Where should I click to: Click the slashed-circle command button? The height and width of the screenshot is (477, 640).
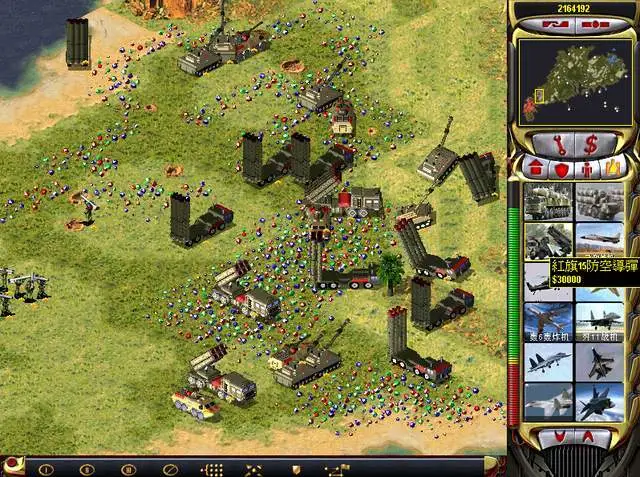point(170,468)
